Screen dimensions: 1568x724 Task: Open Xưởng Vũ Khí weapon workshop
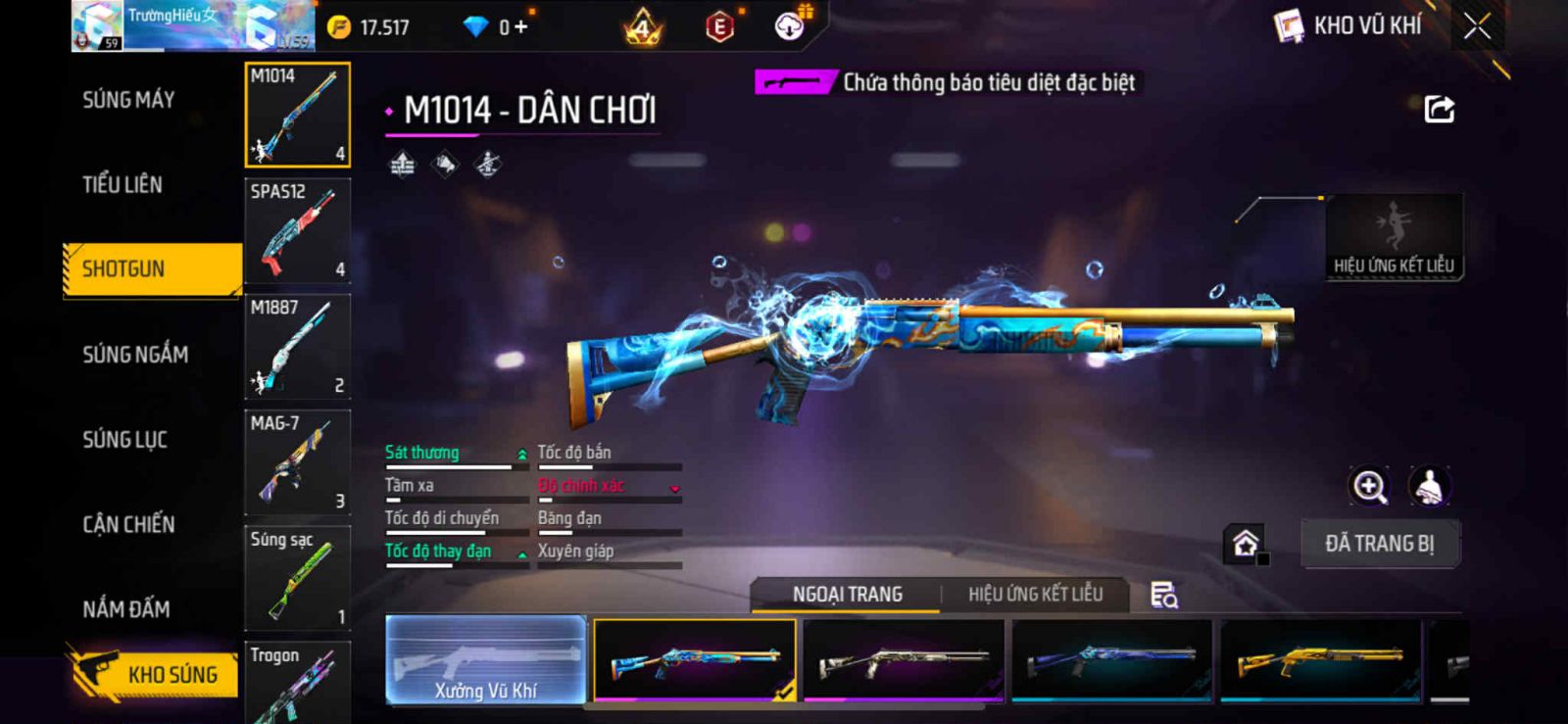pos(486,660)
